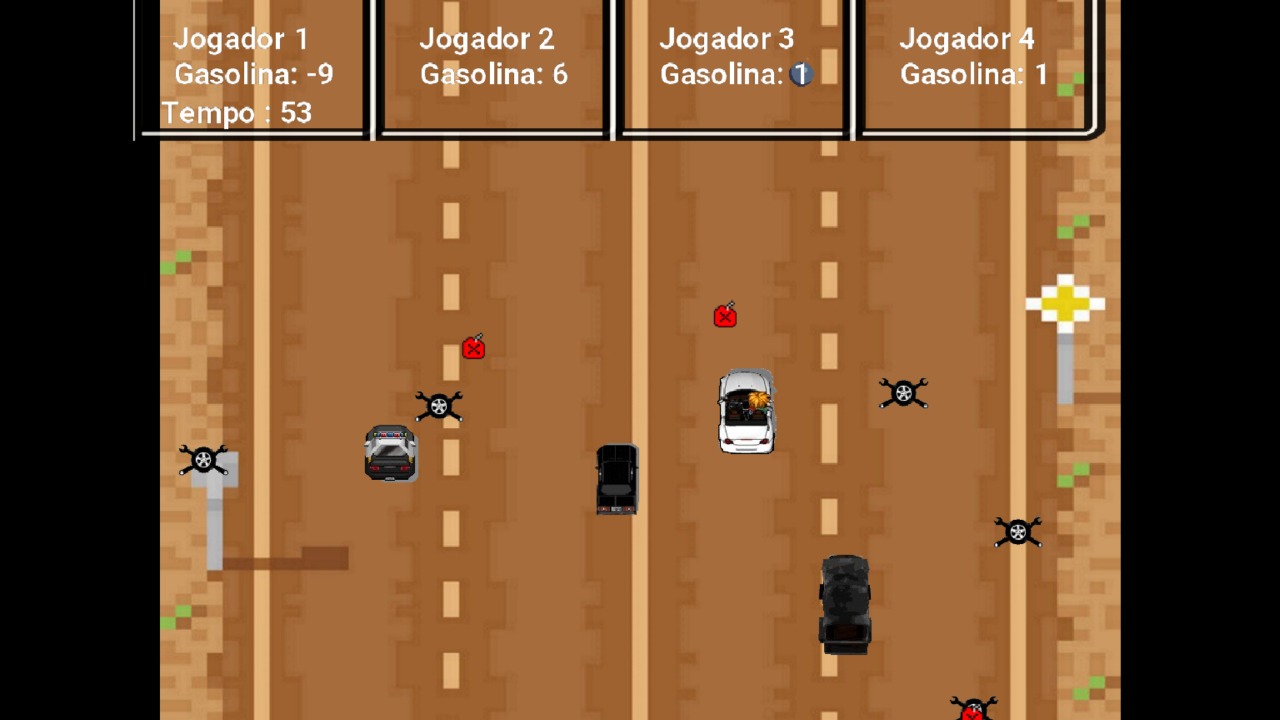
Task: Select the Jogador 4 header tab
Action: [967, 40]
